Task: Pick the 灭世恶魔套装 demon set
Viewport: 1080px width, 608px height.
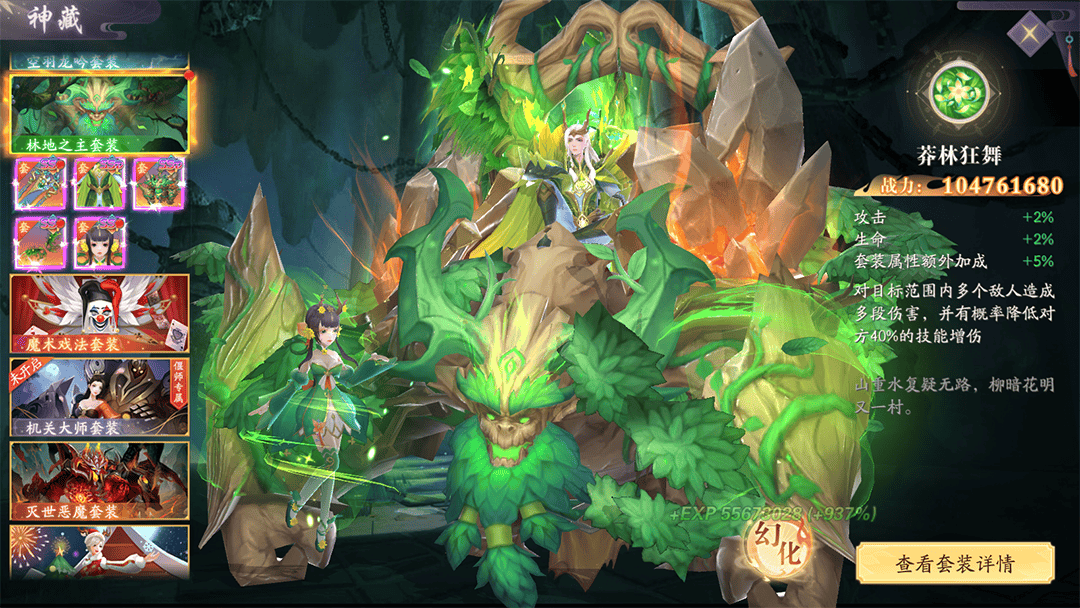Action: point(100,481)
